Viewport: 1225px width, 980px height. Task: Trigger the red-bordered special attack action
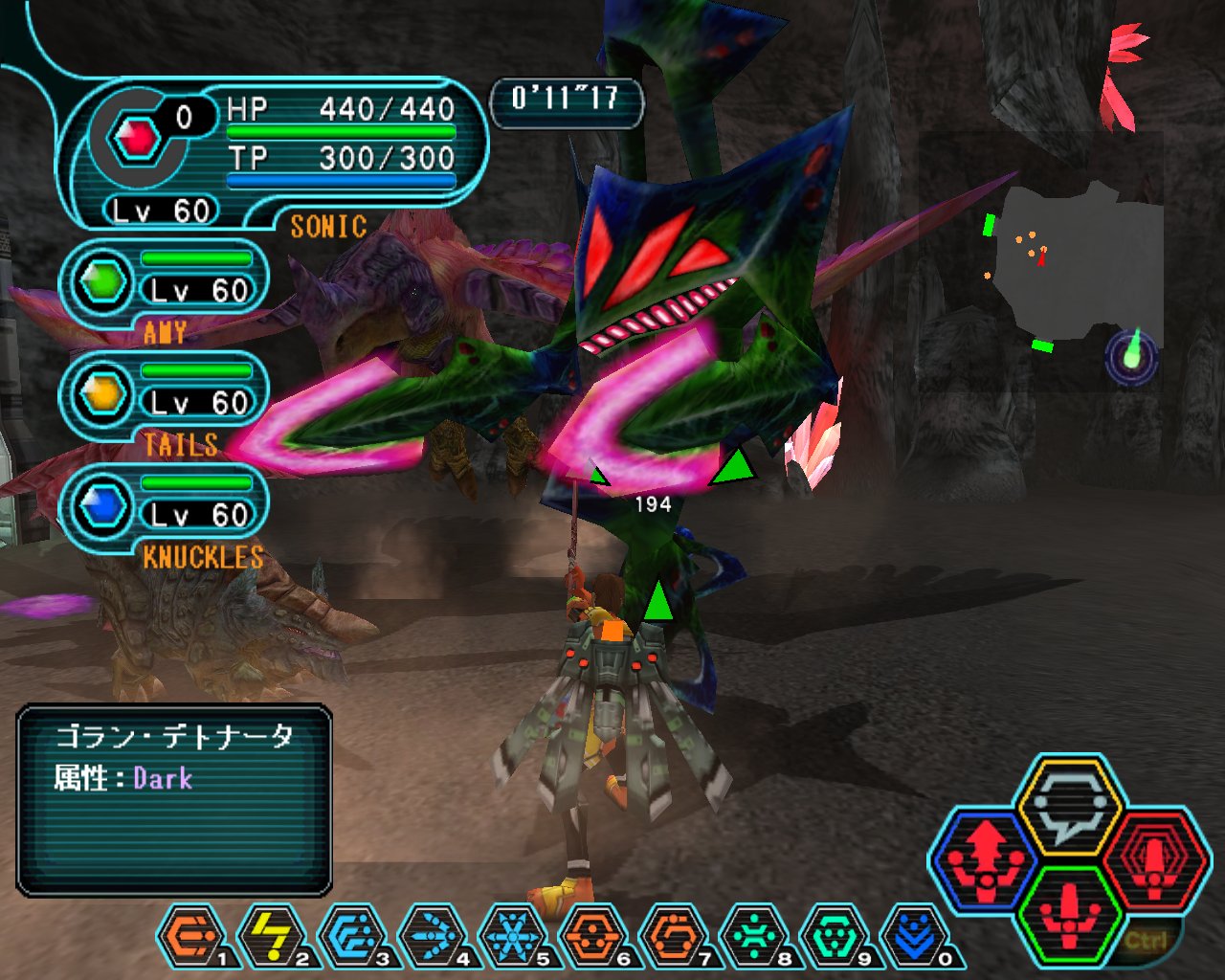[1155, 858]
